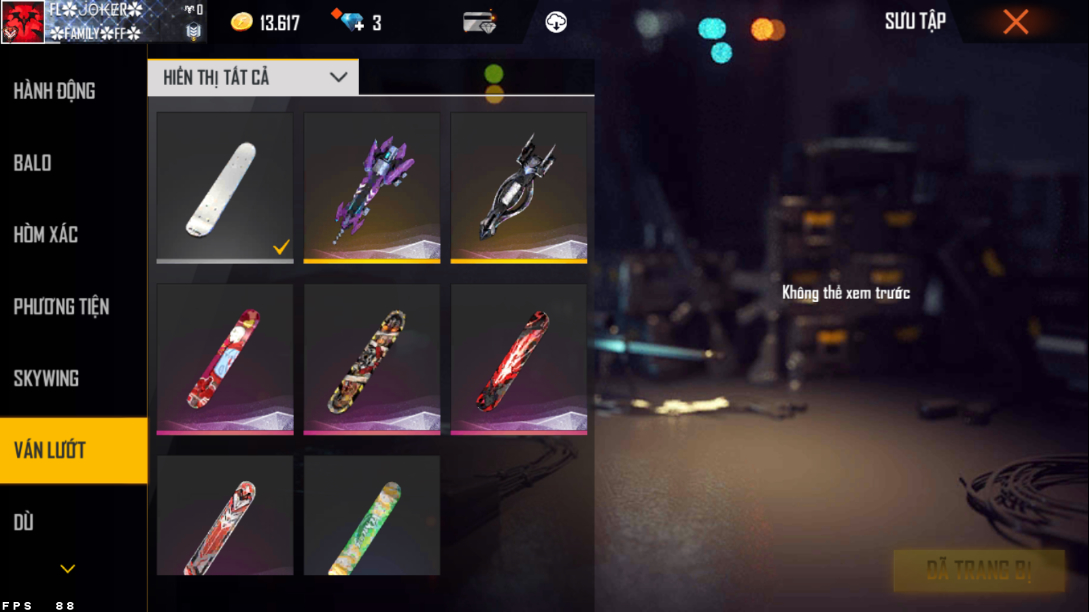This screenshot has width=1089, height=612.
Task: Select the green and yellow surfboard
Action: pyautogui.click(x=372, y=516)
